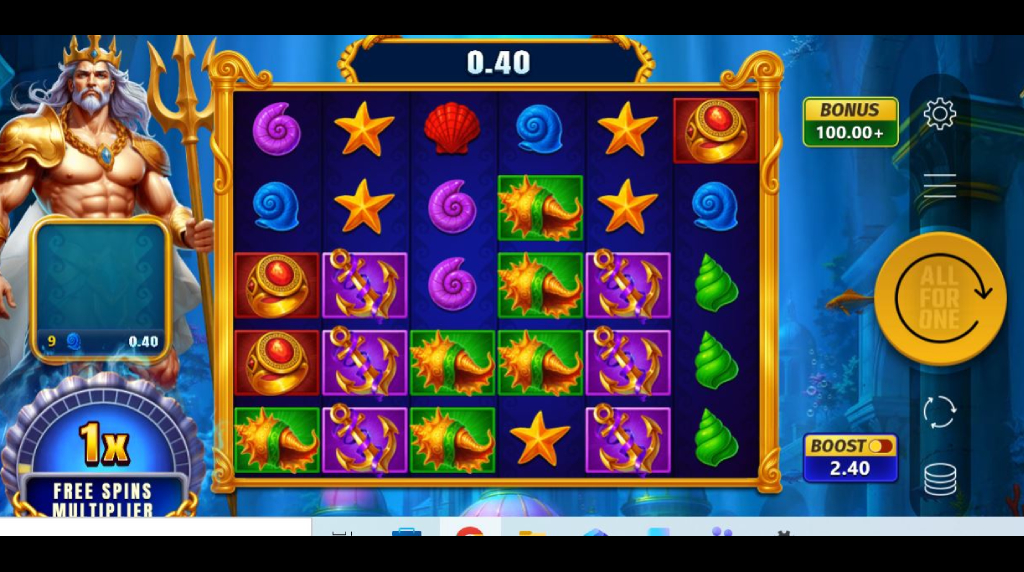Spin the reels with the golden button
Screen dimensions: 1024x572
pos(940,298)
